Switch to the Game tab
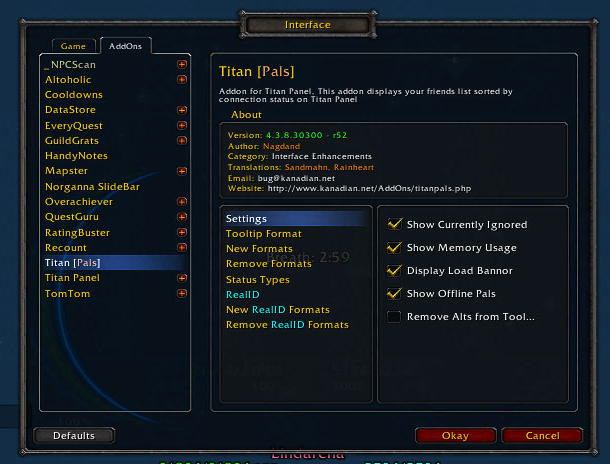The width and height of the screenshot is (610, 464). (x=73, y=46)
